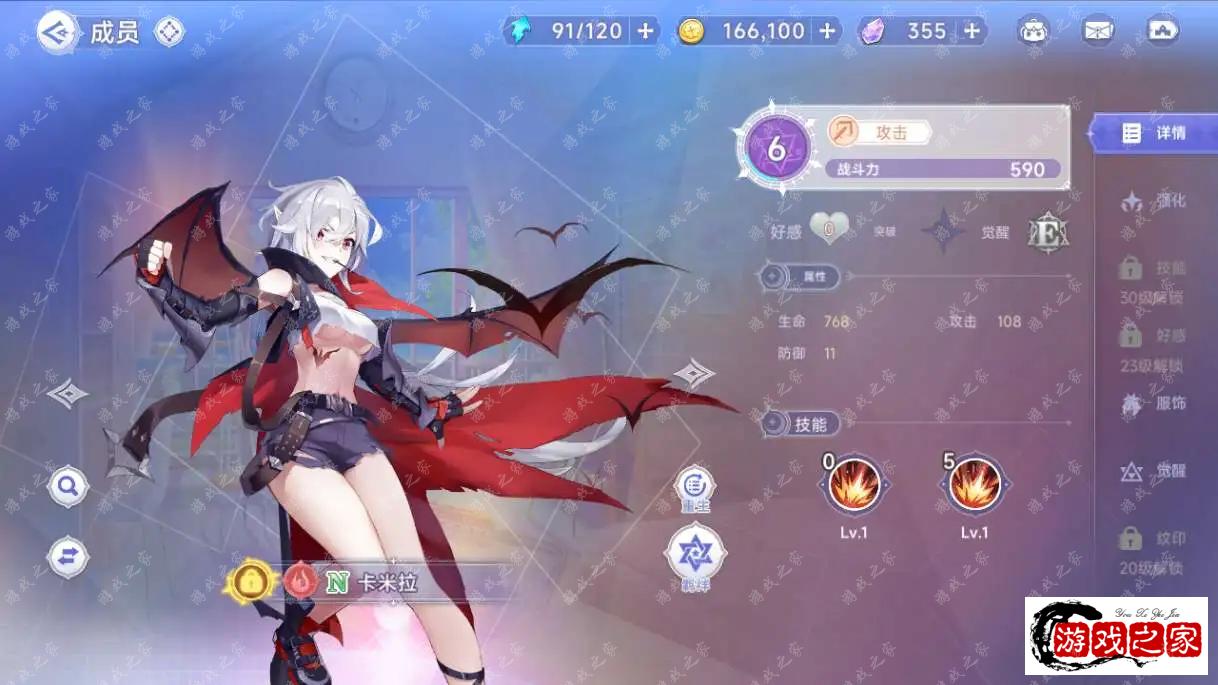Open the hexagram 羁绊 bond button
Viewport: 1218px width, 685px height.
pos(694,554)
